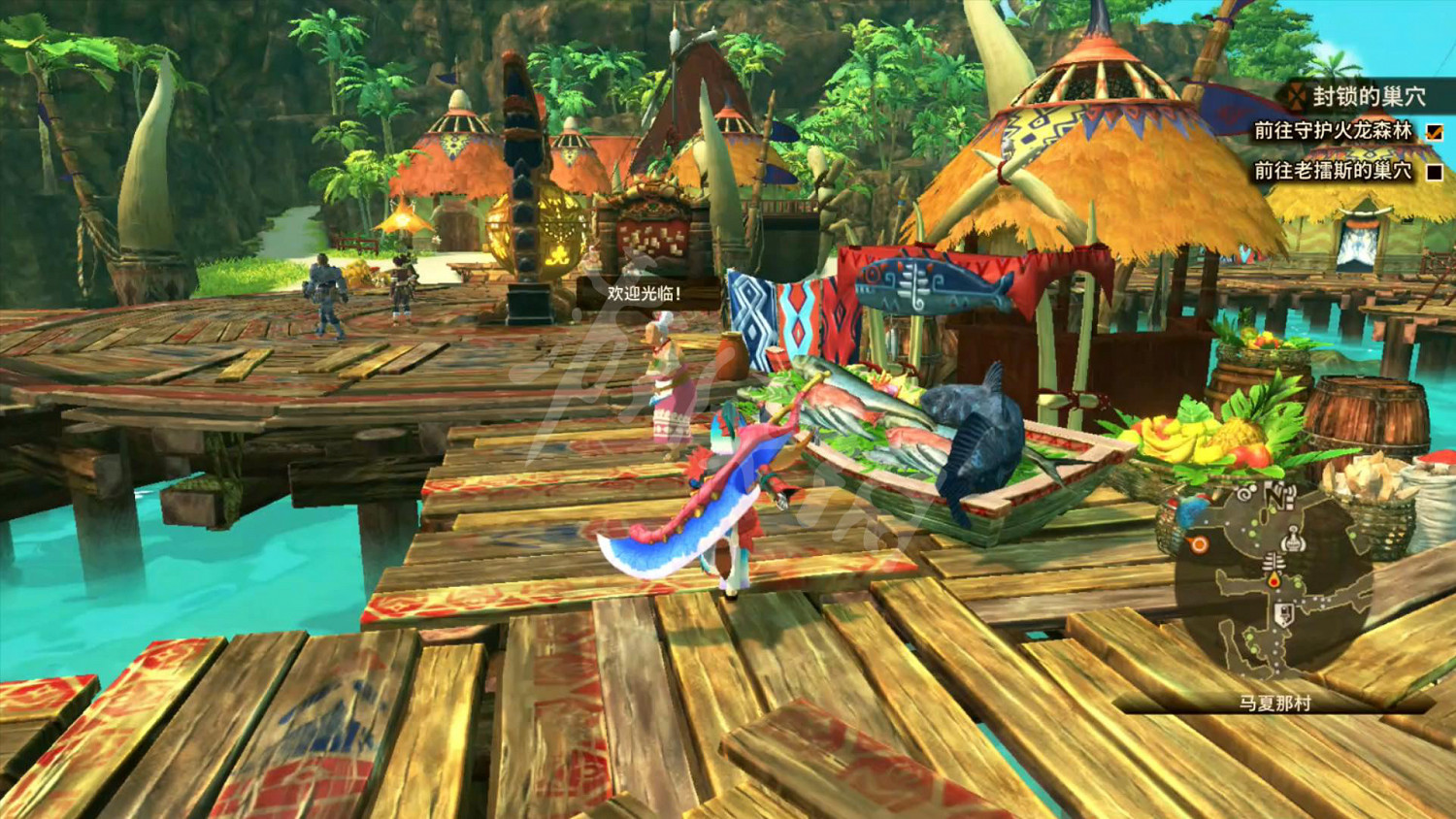The height and width of the screenshot is (819, 1456).
Task: Select the 马夏那村 location label
Action: pos(1276,701)
